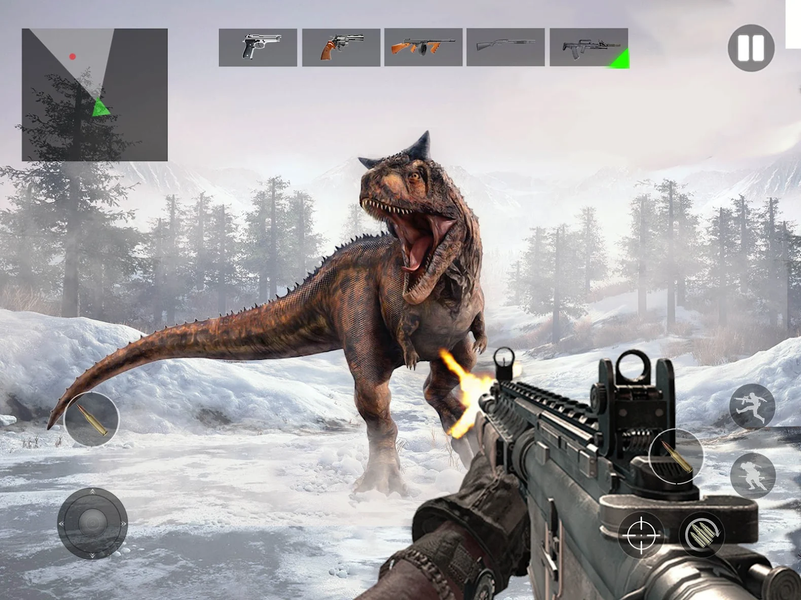Viewport: 801px width, 600px height.
Task: Choose the pump shotgun slot
Action: tap(505, 47)
